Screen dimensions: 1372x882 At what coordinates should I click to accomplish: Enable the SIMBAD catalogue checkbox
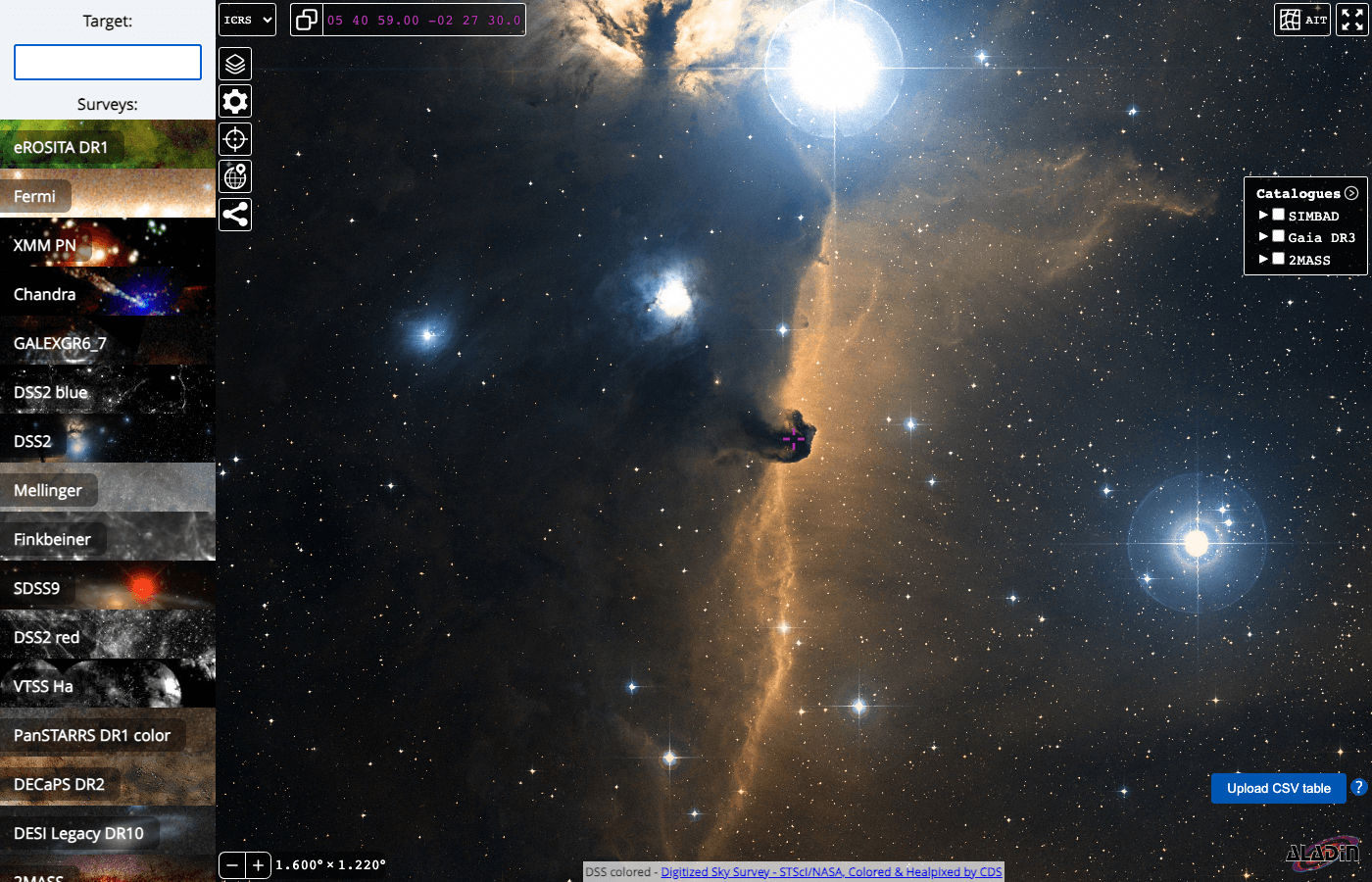click(1278, 216)
